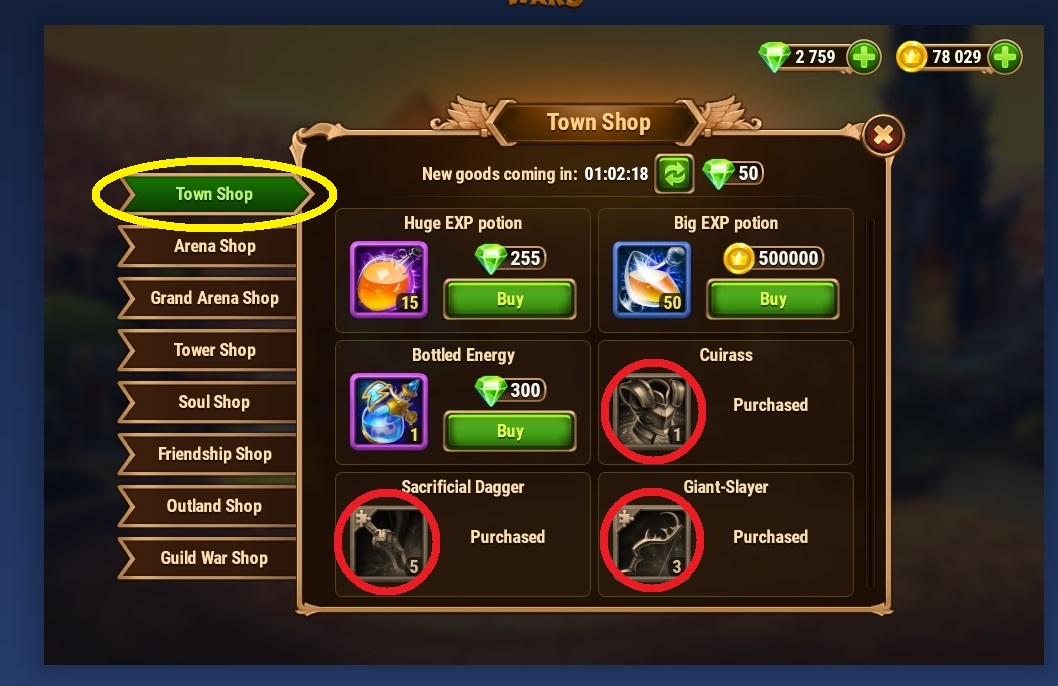Viewport: 1058px width, 686px height.
Task: Refresh the shop goods with green arrows
Action: pos(675,174)
